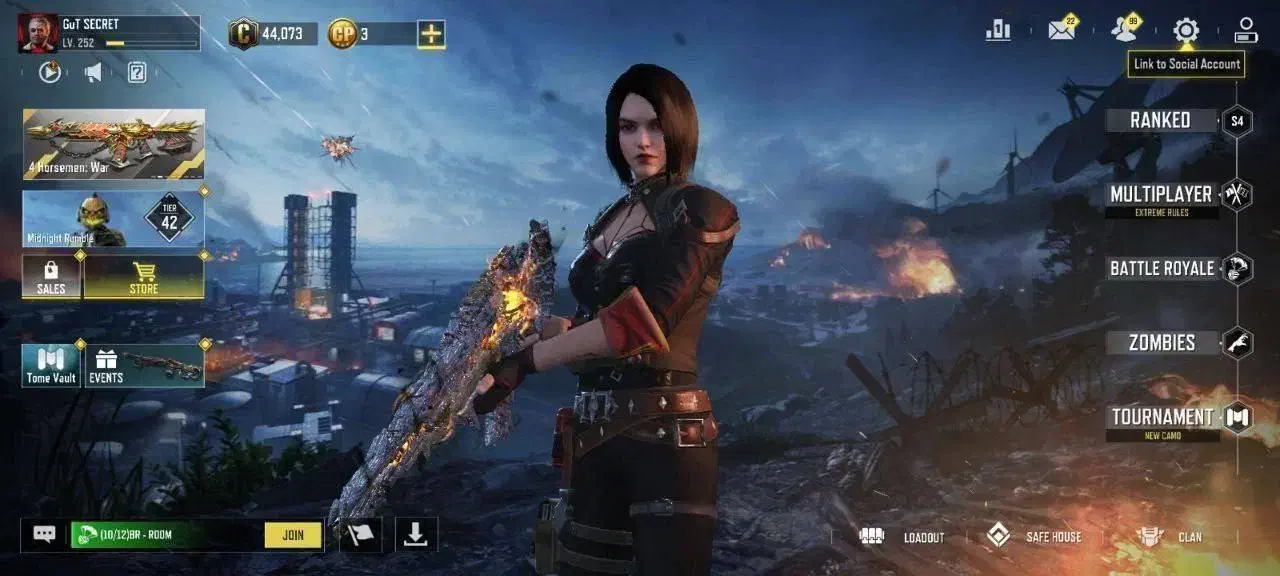1280x576 pixels.
Task: Open the settings gear
Action: click(1186, 30)
